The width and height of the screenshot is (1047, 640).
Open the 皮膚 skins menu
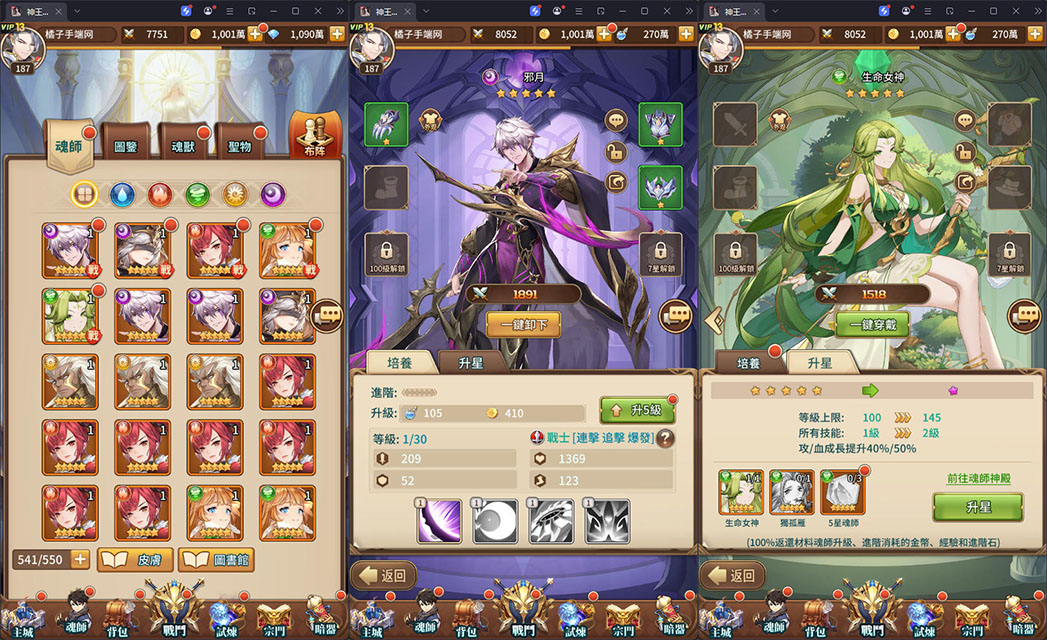134,559
